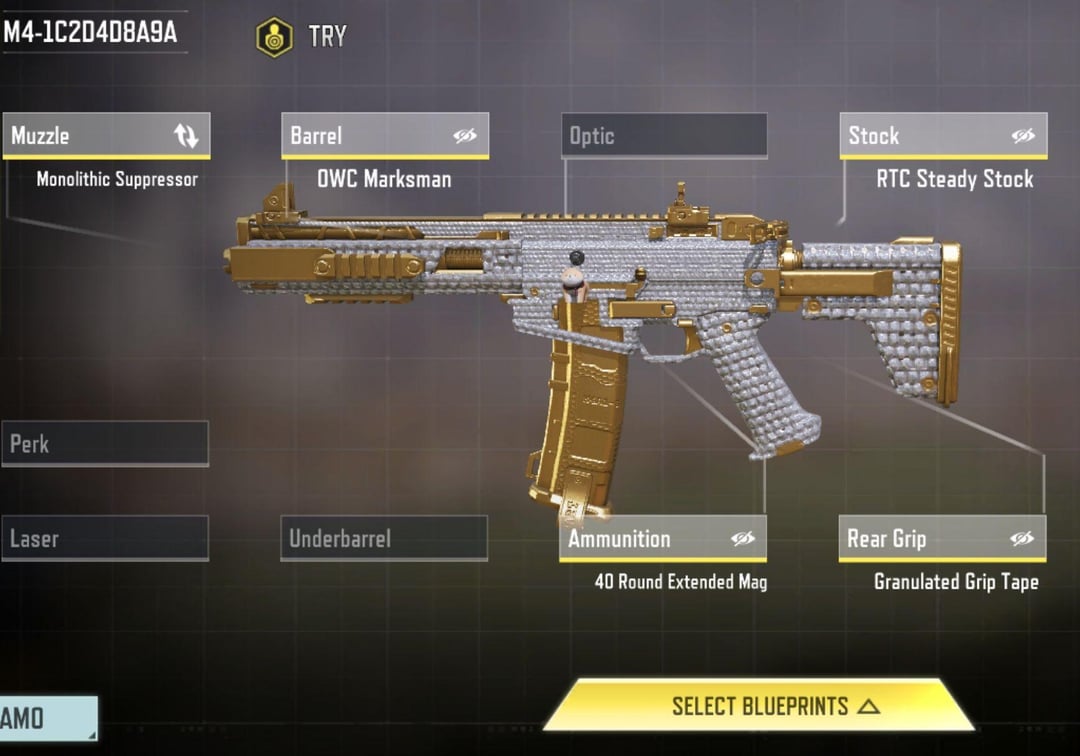The height and width of the screenshot is (756, 1080).
Task: Select the empty Laser slot
Action: tap(105, 539)
